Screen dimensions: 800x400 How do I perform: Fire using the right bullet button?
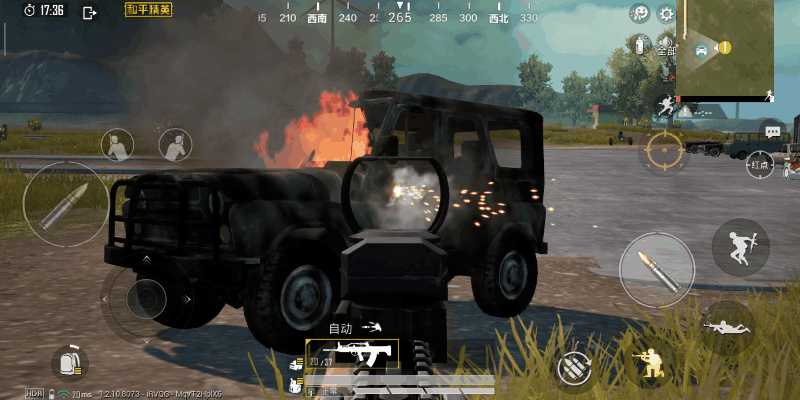pos(656,269)
